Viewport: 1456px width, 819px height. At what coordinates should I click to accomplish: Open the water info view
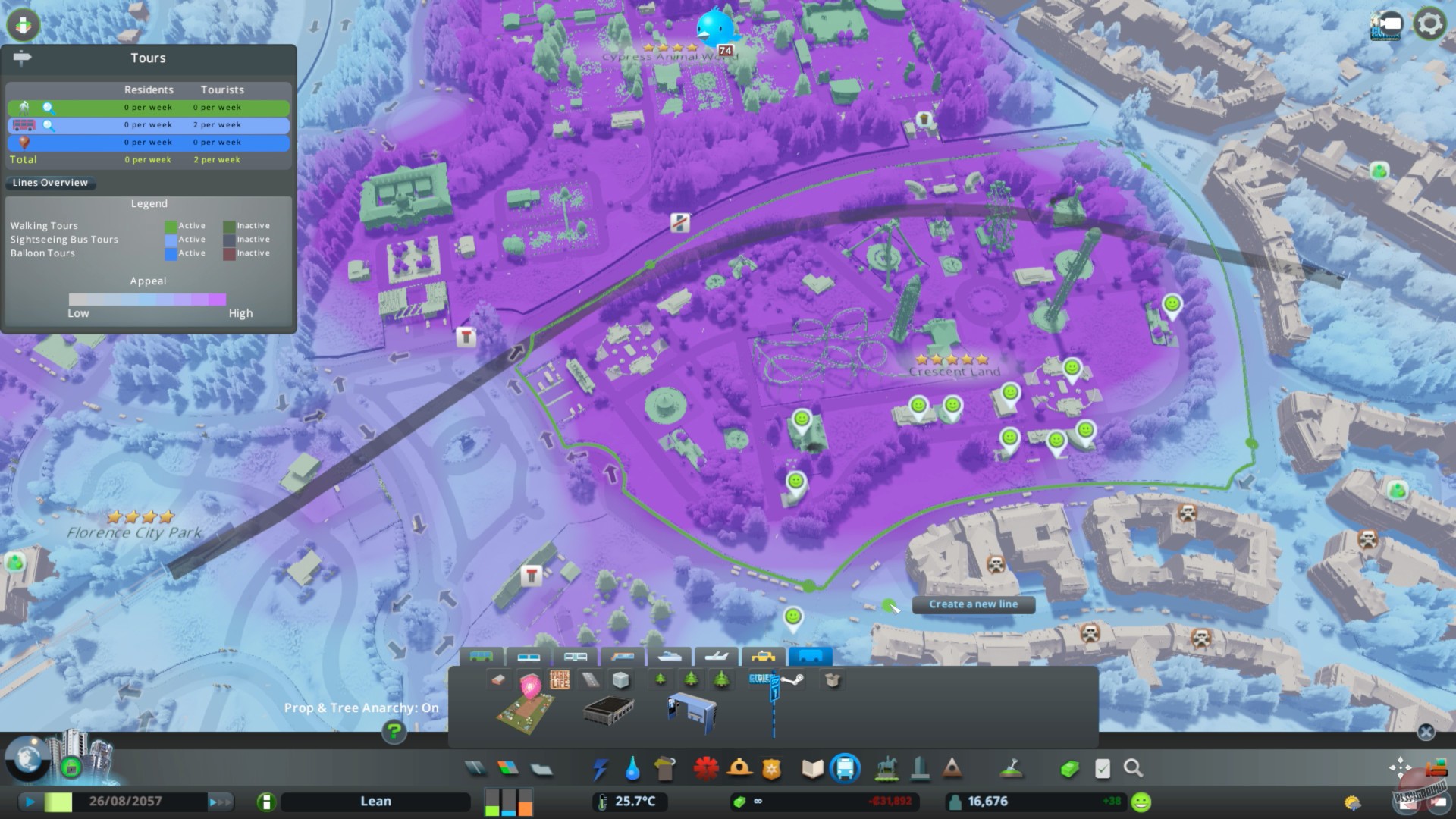coord(632,769)
